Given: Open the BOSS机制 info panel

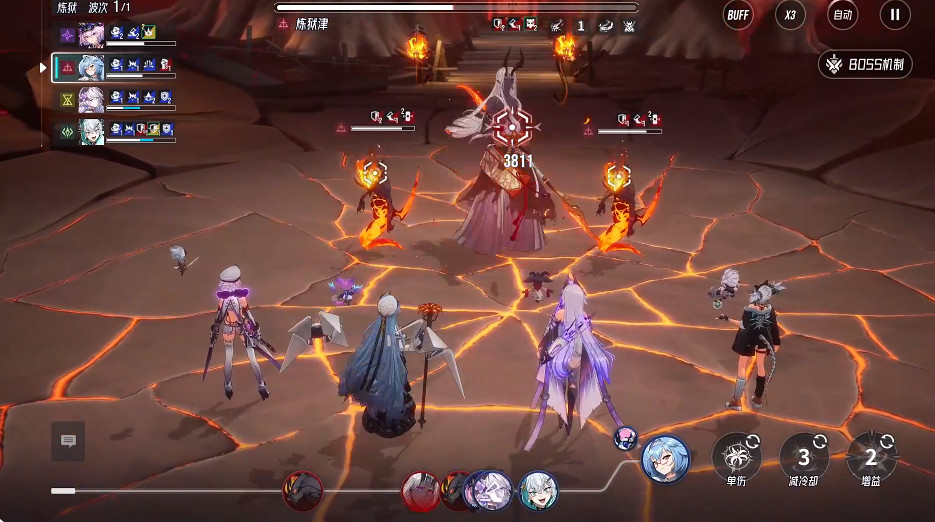Looking at the screenshot, I should [x=865, y=65].
